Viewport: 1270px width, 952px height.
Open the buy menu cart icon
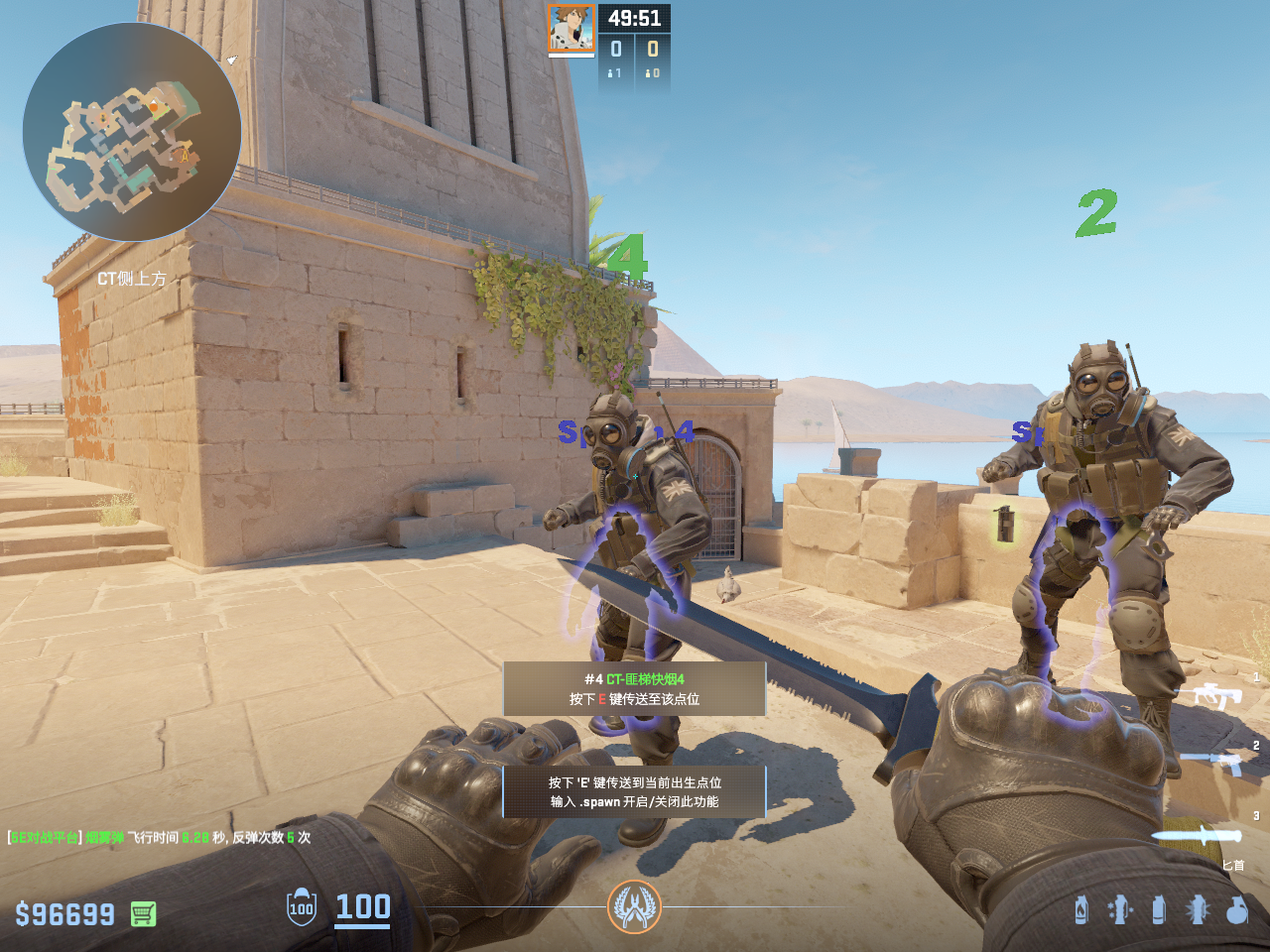point(143,913)
